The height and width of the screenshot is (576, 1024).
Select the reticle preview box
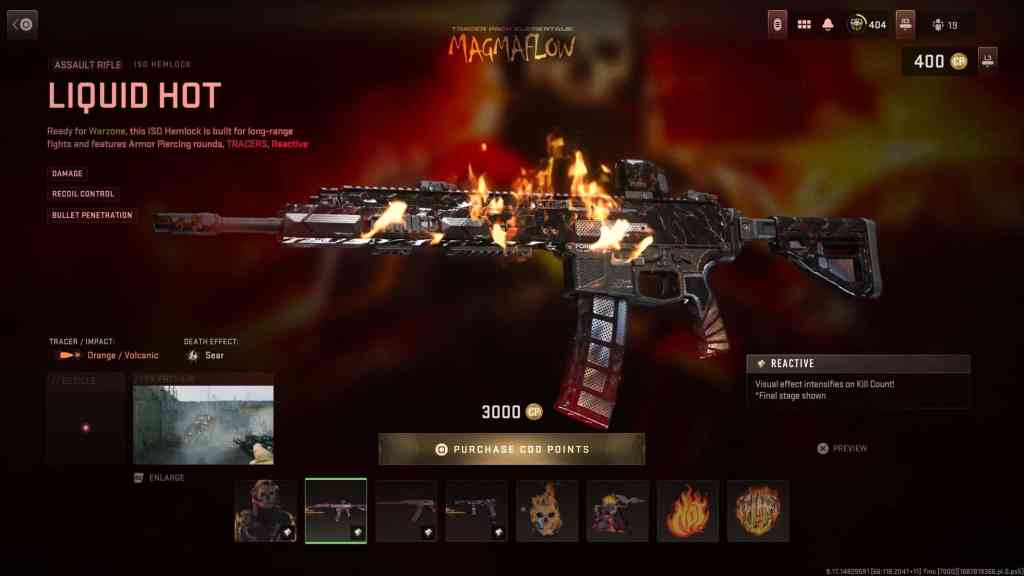[x=86, y=420]
